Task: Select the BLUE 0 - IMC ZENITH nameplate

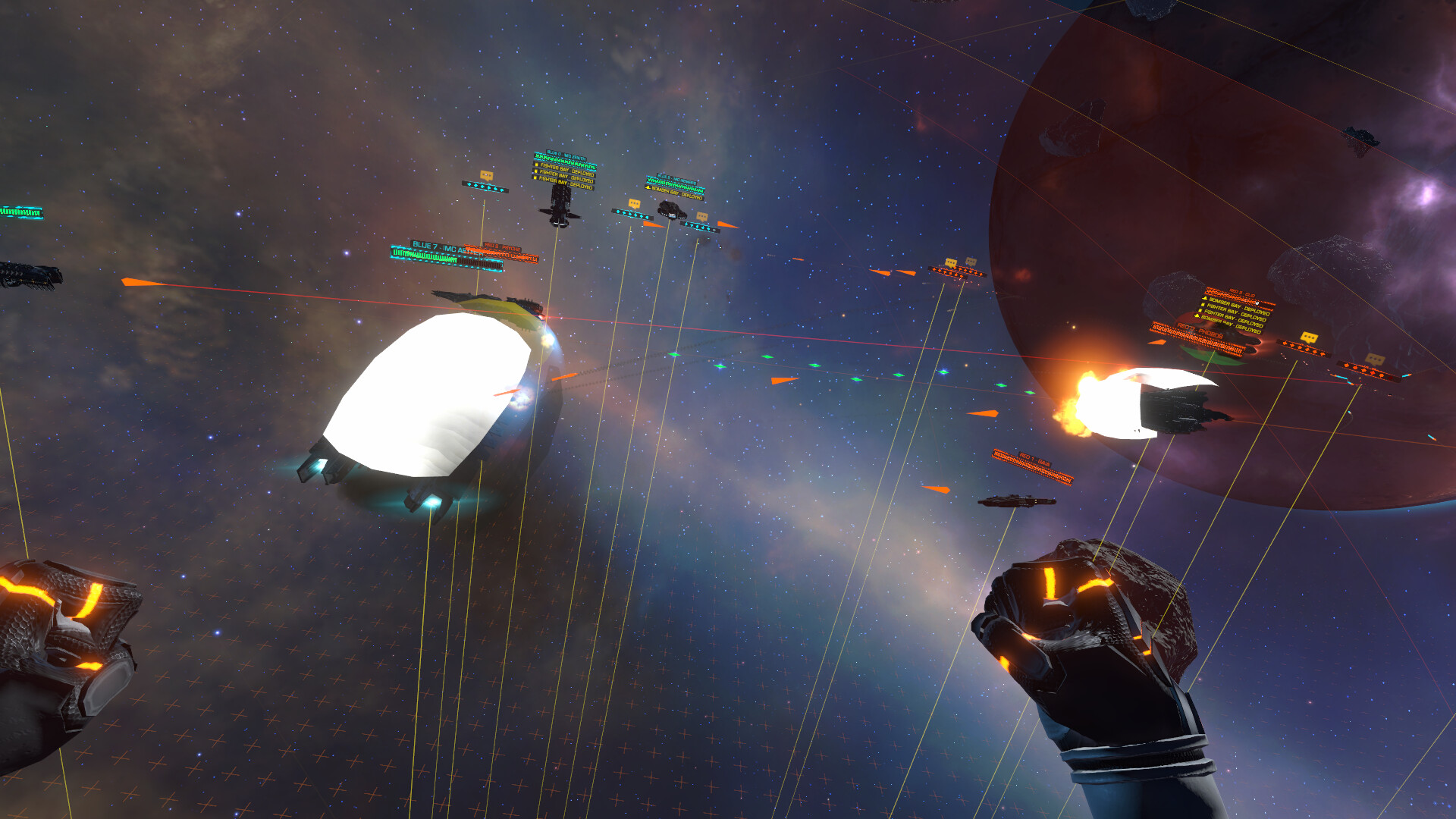Action: [566, 155]
